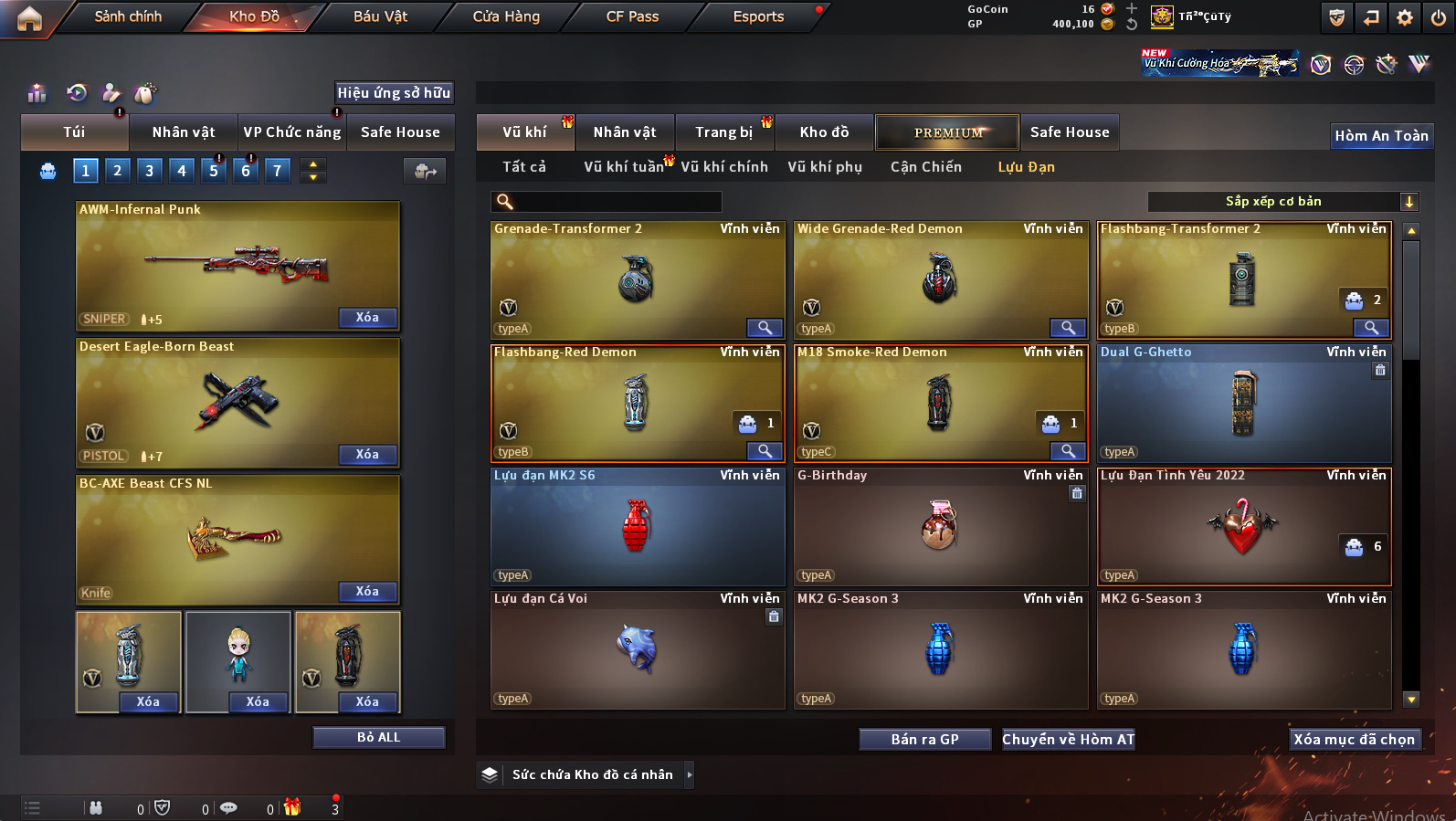Click the Bán ra GP button
Image resolution: width=1456 pixels, height=821 pixels.
pyautogui.click(x=924, y=740)
